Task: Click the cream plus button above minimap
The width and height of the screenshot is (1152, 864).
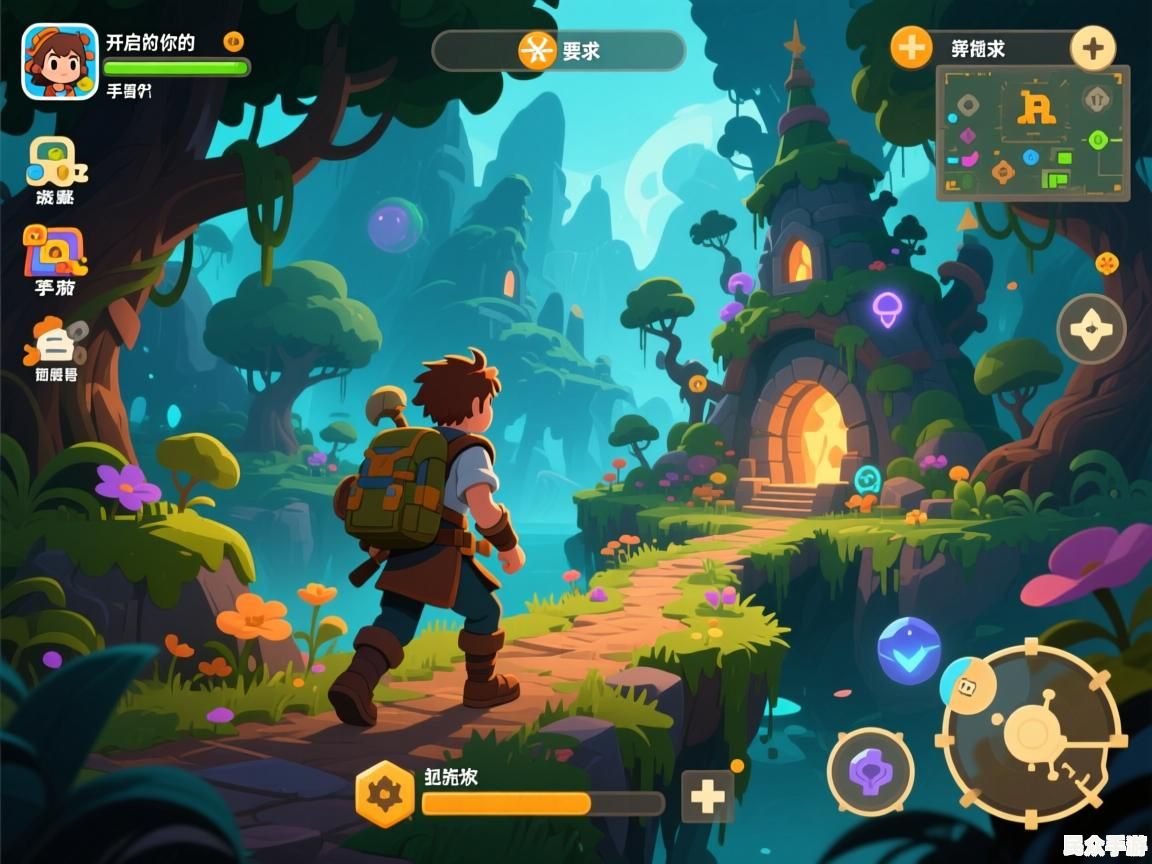Action: 1093,48
